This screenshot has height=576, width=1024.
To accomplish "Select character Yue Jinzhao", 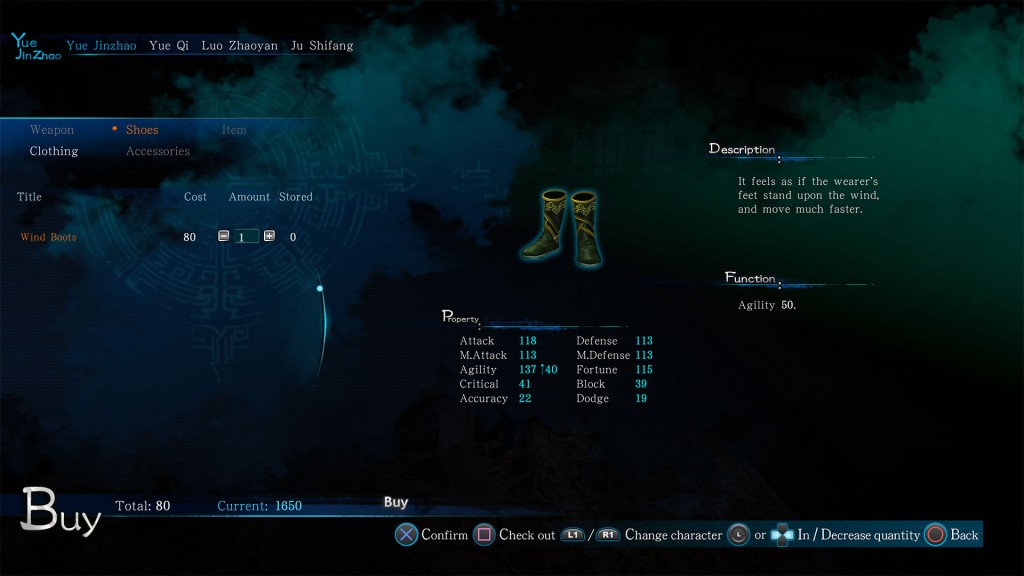I will (x=101, y=46).
